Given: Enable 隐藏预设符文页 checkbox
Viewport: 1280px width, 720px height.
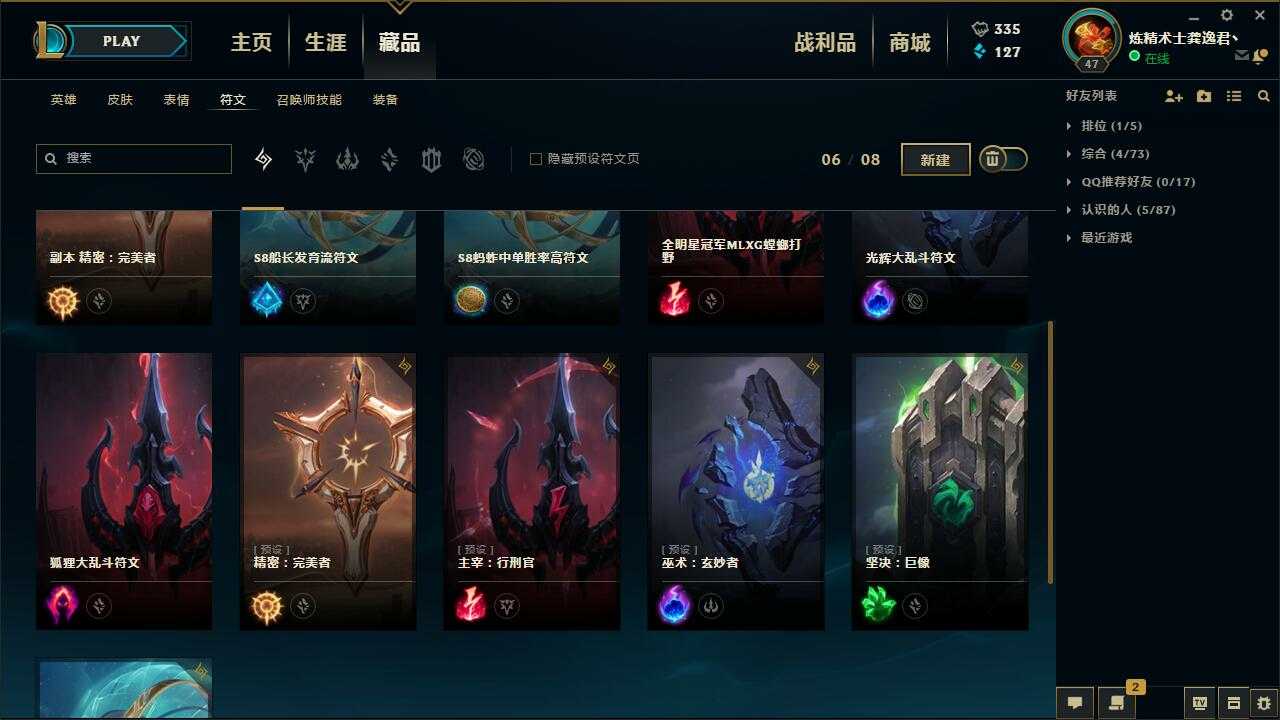Looking at the screenshot, I should 536,158.
